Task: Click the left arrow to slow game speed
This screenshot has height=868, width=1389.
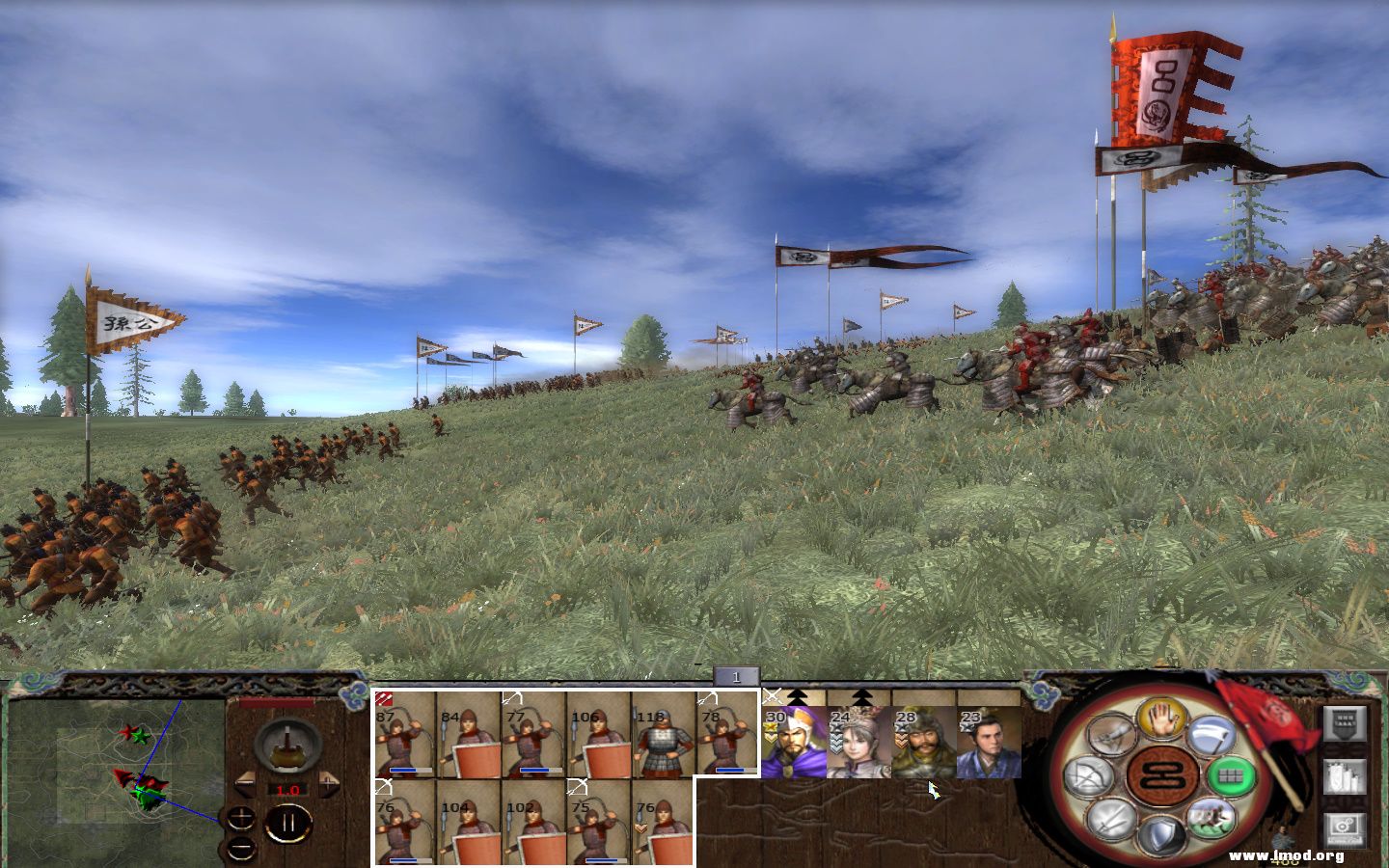Action: pyautogui.click(x=247, y=781)
